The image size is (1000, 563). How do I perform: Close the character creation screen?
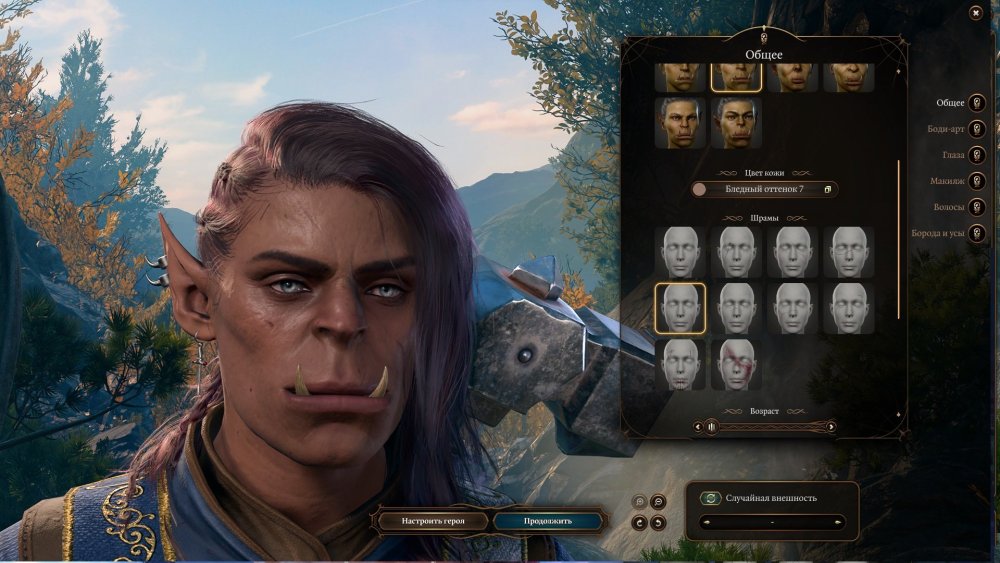point(975,12)
